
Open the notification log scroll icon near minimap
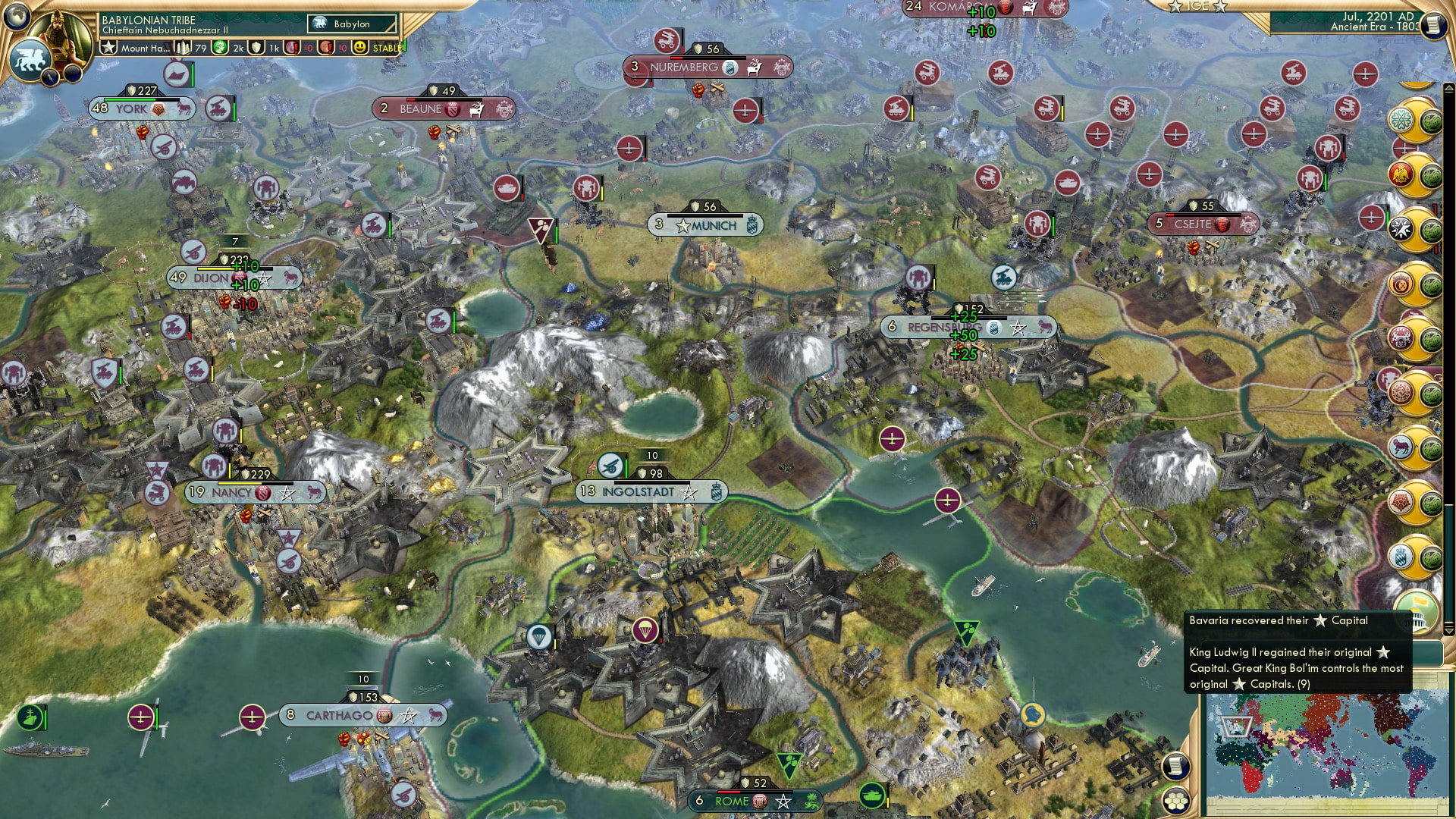pyautogui.click(x=1175, y=765)
